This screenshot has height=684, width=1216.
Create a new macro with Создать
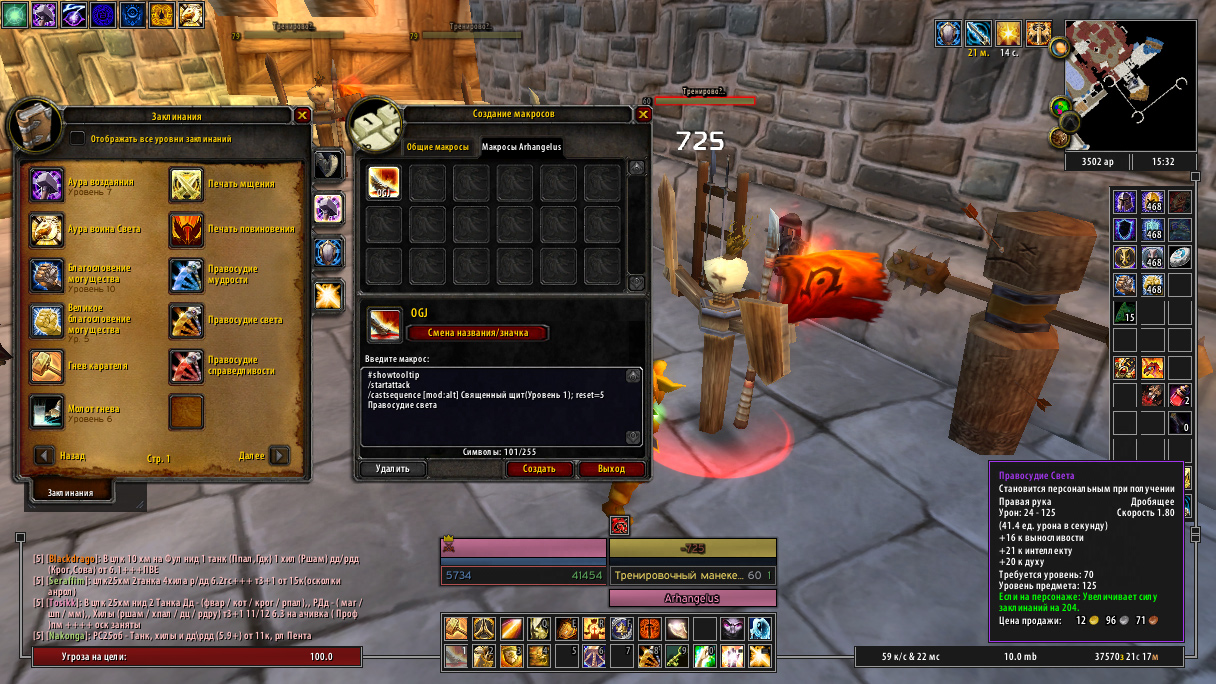click(x=539, y=468)
